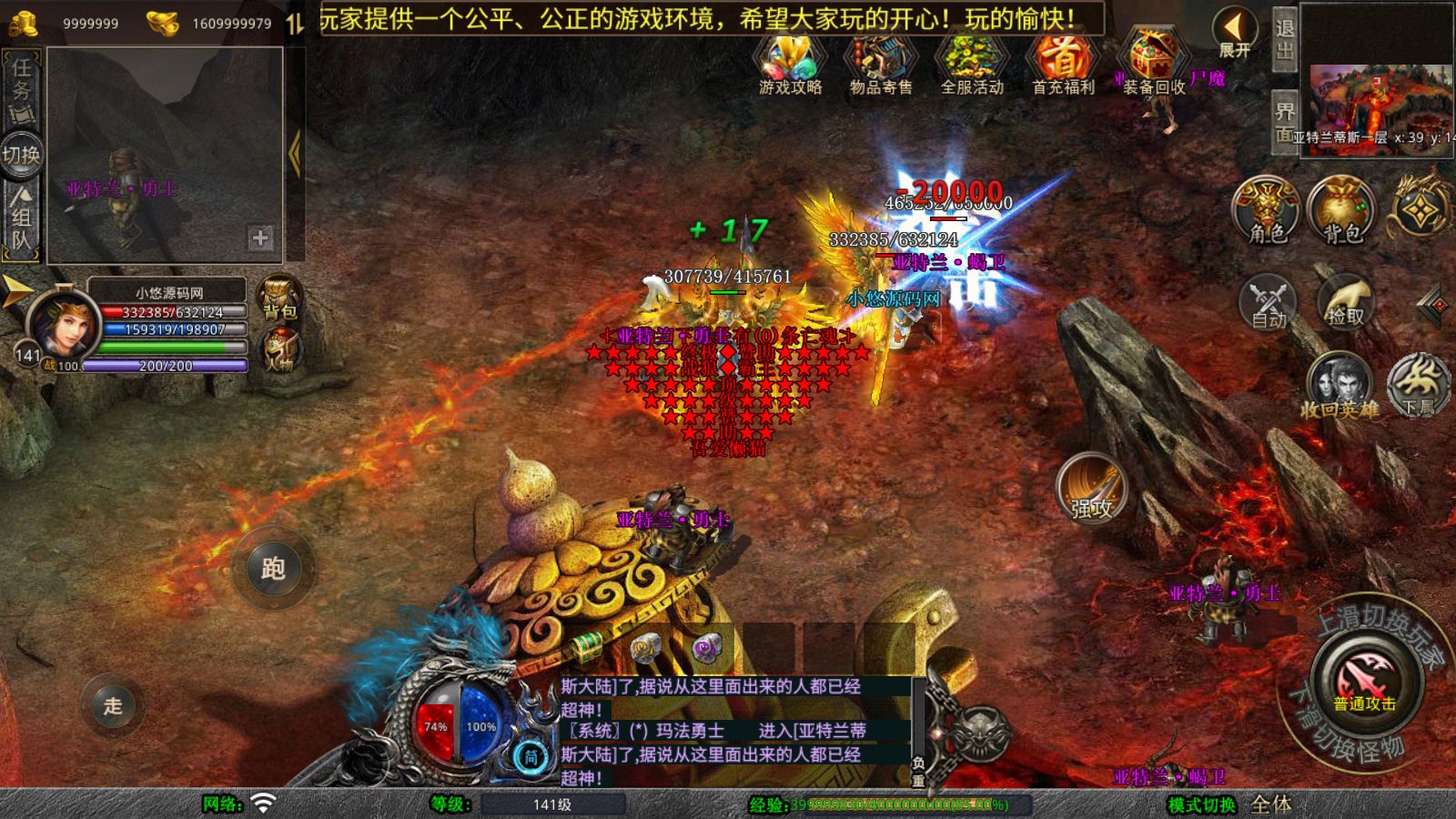Image resolution: width=1456 pixels, height=819 pixels.
Task: Click 模式切换 attack mode switch
Action: pos(1202,804)
